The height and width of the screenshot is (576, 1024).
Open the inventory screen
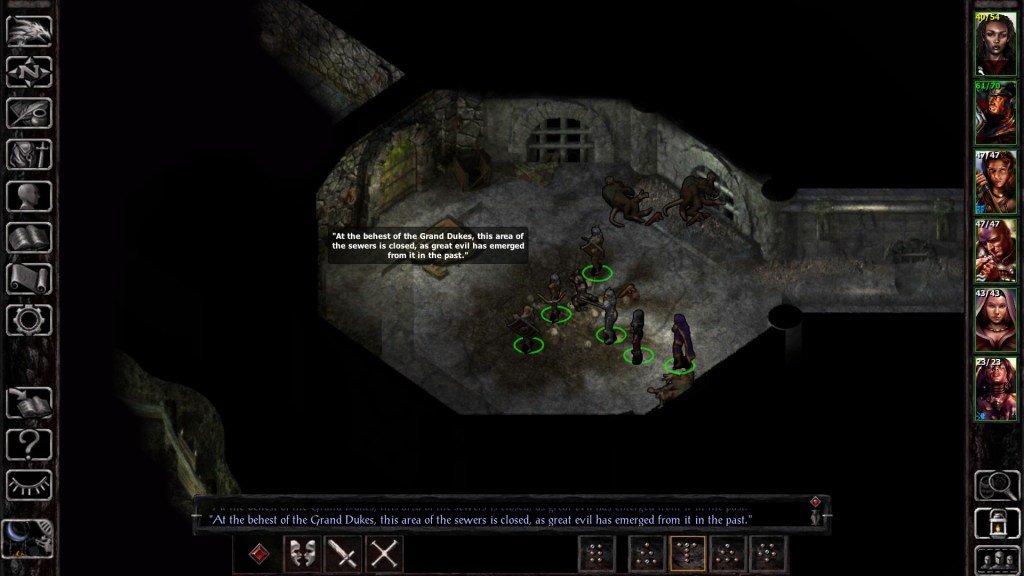click(x=29, y=154)
